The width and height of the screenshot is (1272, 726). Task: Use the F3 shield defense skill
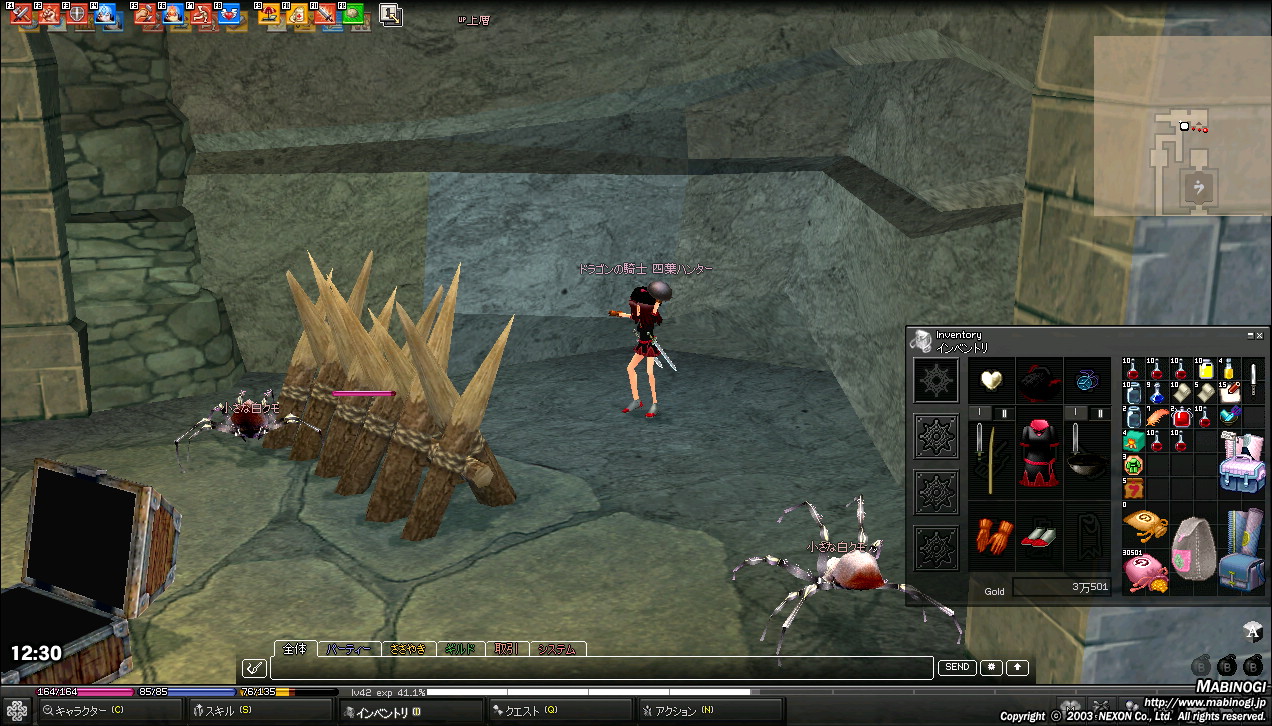coord(76,14)
